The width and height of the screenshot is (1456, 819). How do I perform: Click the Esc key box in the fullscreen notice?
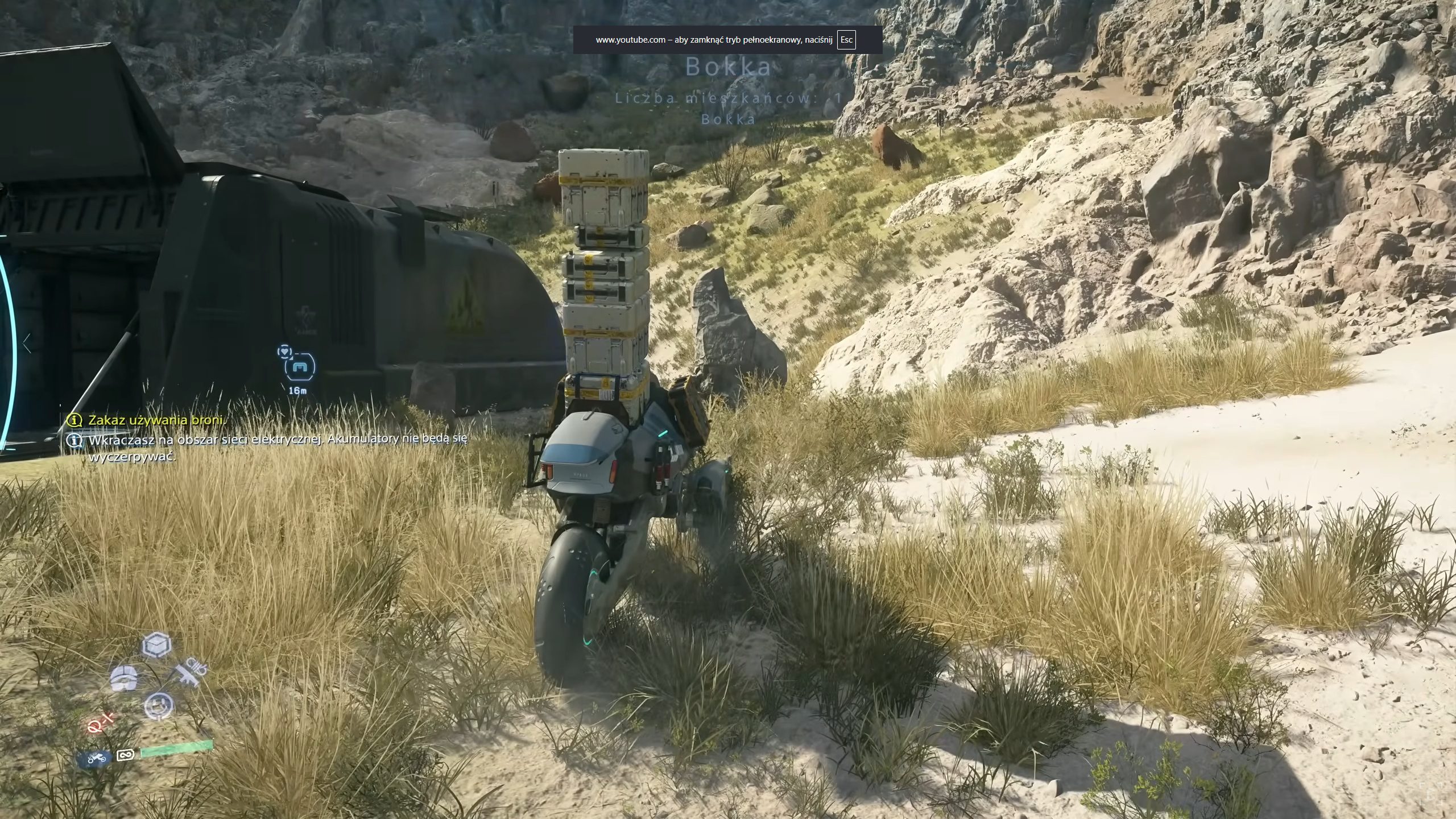(846, 40)
